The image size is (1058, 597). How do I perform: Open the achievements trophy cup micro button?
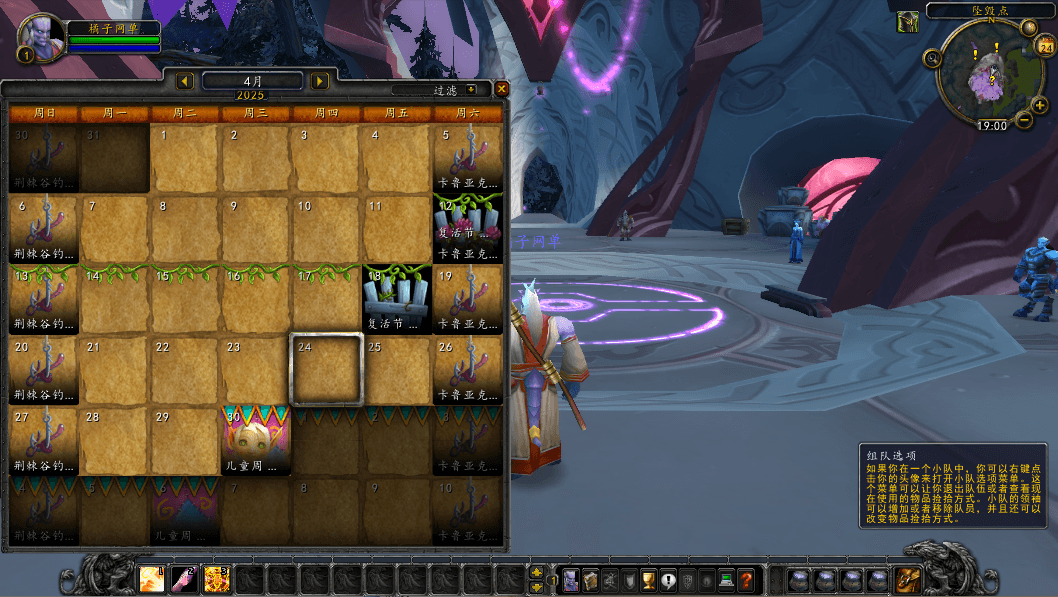pyautogui.click(x=648, y=579)
